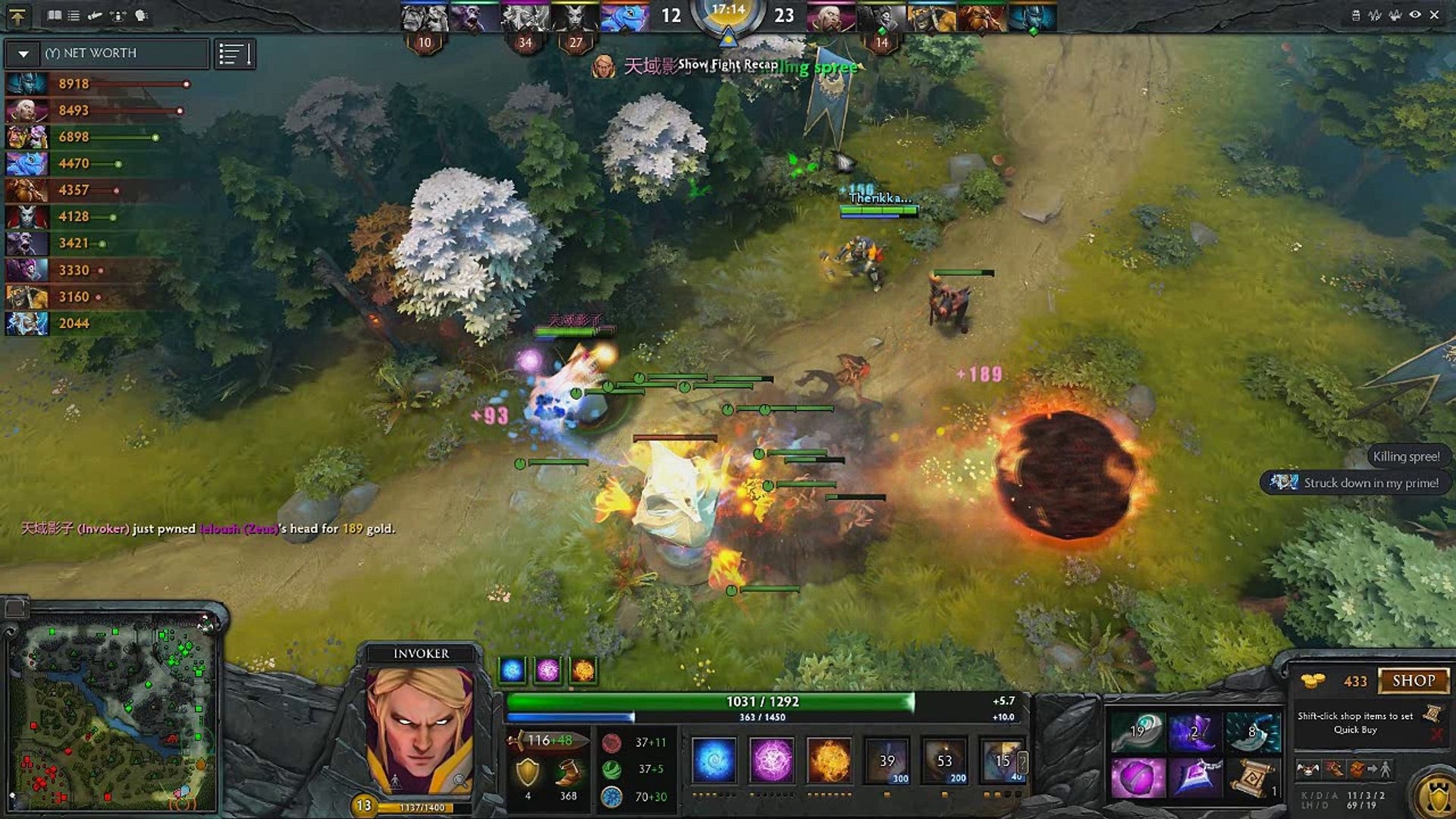The image size is (1456, 819).
Task: Activate the blue Quas orb
Action: pos(714,759)
